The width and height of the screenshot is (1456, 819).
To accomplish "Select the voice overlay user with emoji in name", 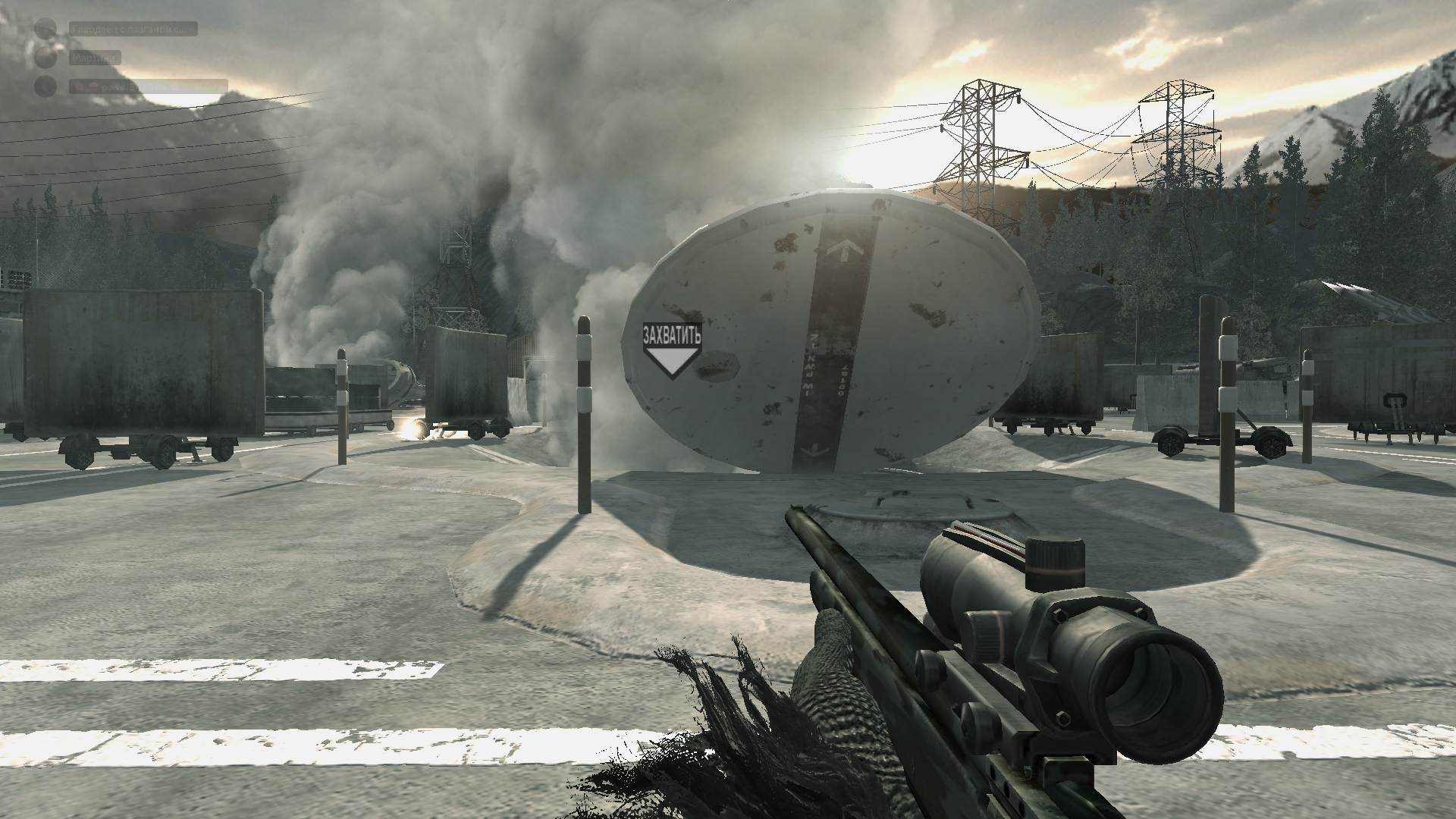I will pyautogui.click(x=149, y=87).
